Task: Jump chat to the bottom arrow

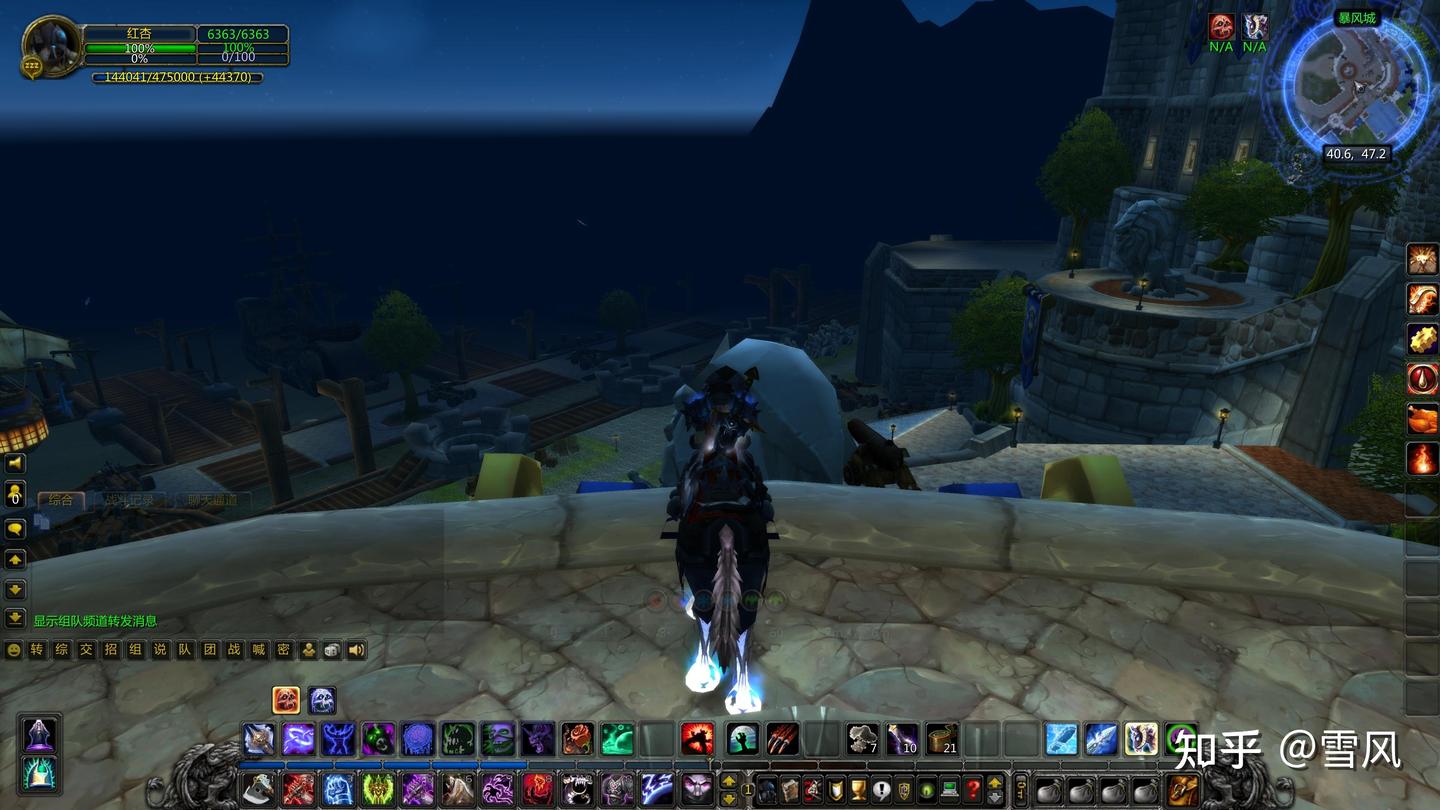Action: tap(15, 618)
